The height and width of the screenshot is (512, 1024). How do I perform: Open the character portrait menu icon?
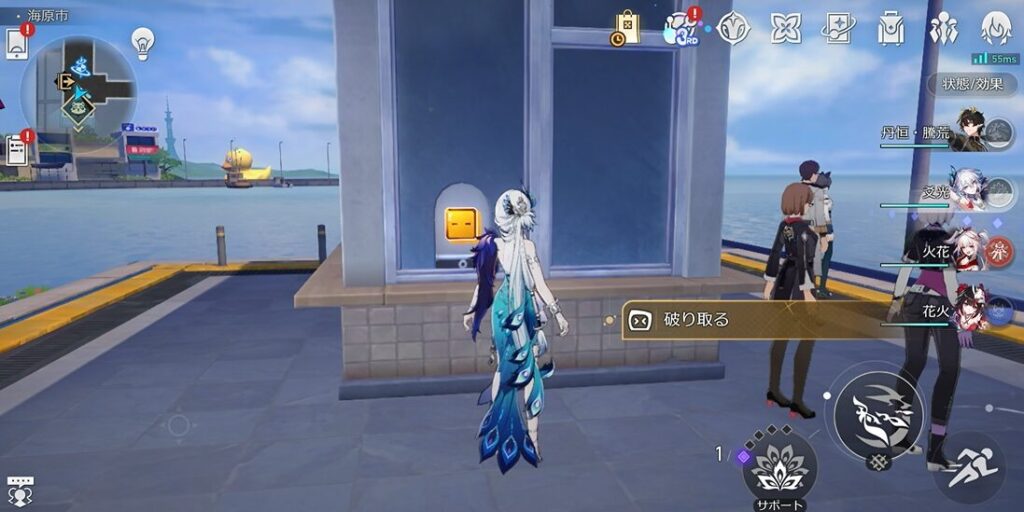pyautogui.click(x=995, y=28)
